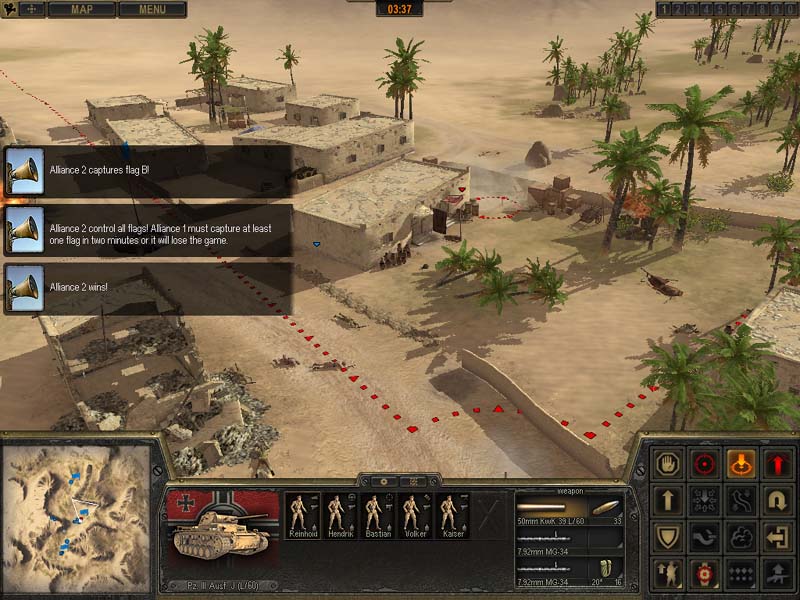This screenshot has width=800, height=600.
Task: Choose the white up-arrow move command
Action: pyautogui.click(x=666, y=500)
